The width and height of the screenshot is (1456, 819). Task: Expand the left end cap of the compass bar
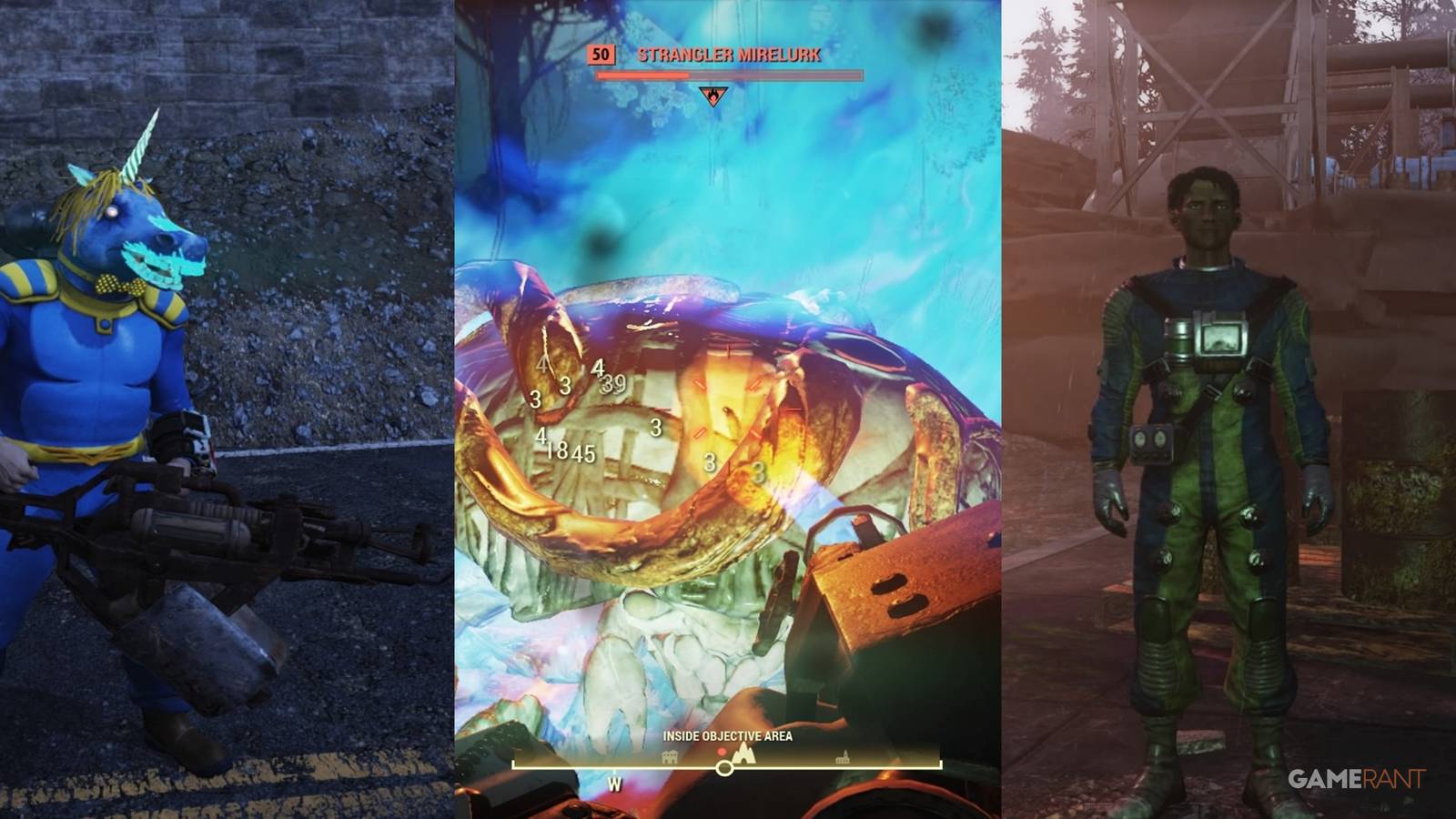pyautogui.click(x=515, y=764)
